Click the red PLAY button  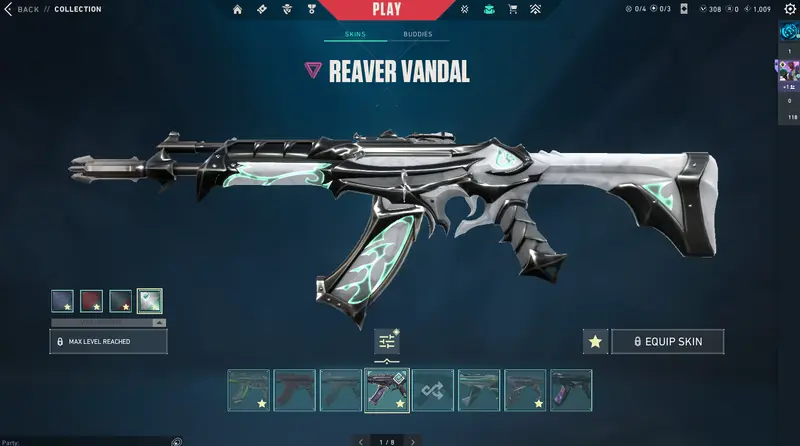386,10
